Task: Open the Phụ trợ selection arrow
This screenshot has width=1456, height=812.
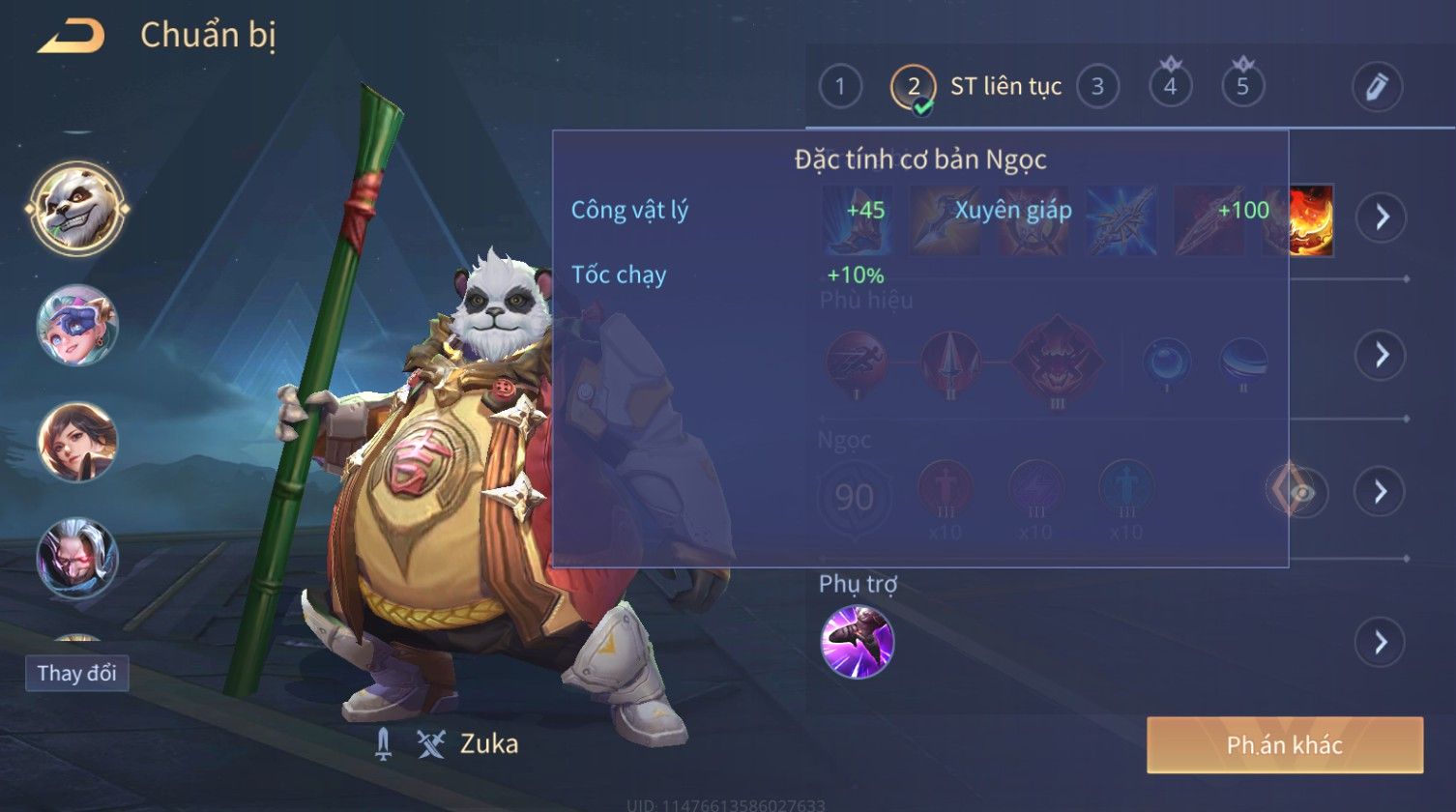Action: click(x=1381, y=642)
